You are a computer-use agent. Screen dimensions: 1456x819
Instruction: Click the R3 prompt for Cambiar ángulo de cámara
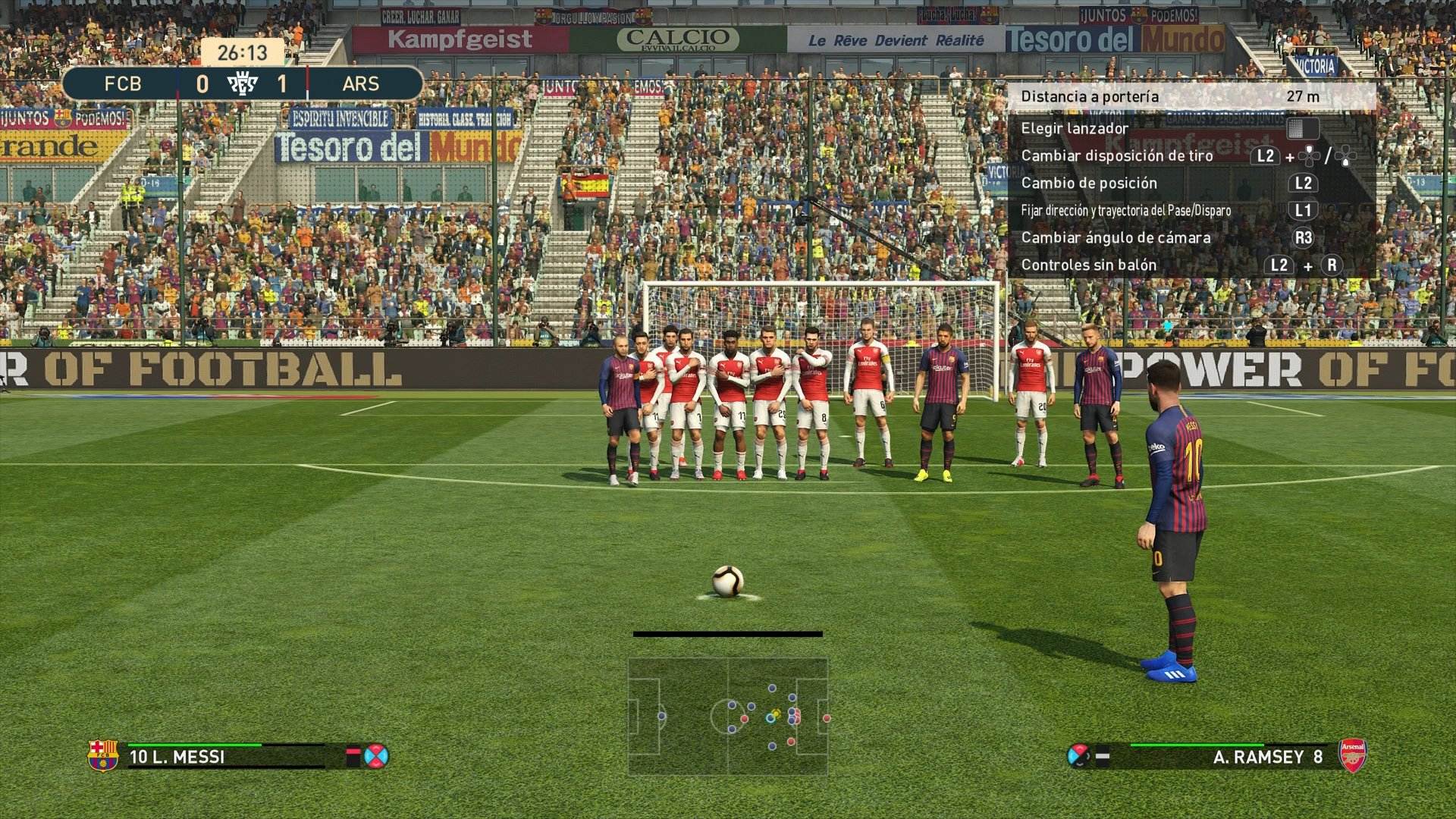coord(1304,238)
